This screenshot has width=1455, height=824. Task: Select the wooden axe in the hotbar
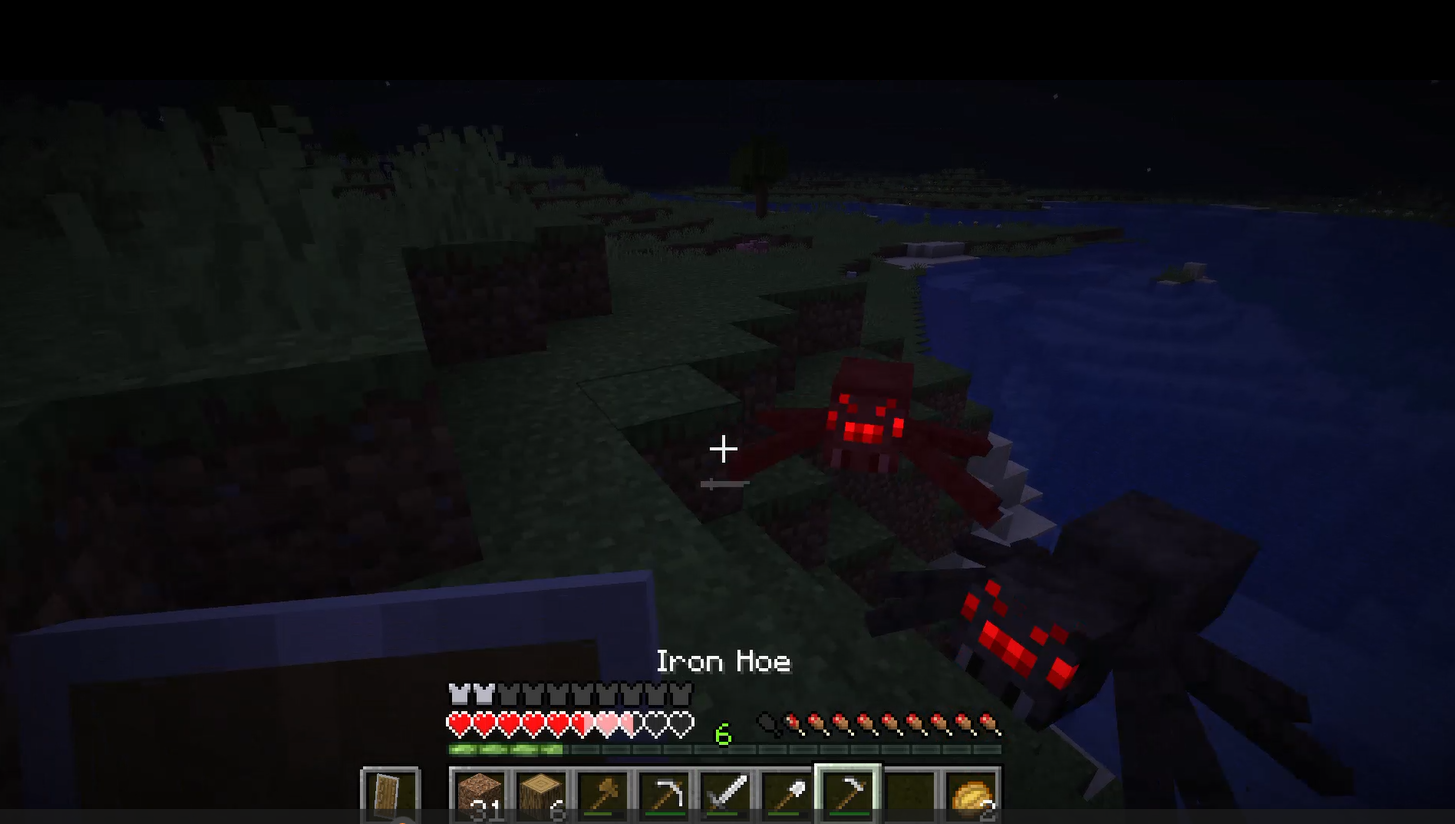(x=603, y=795)
